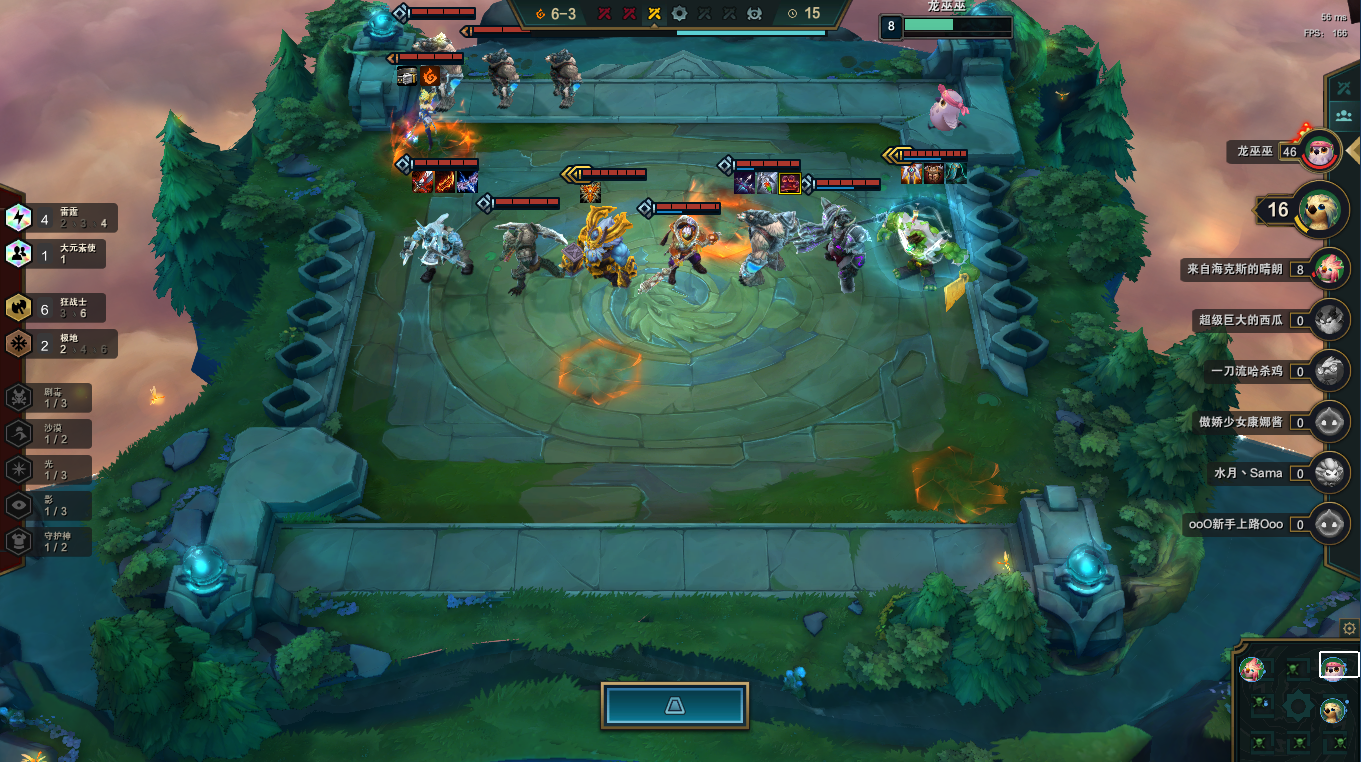Select the 光 trait entry

tap(50, 469)
